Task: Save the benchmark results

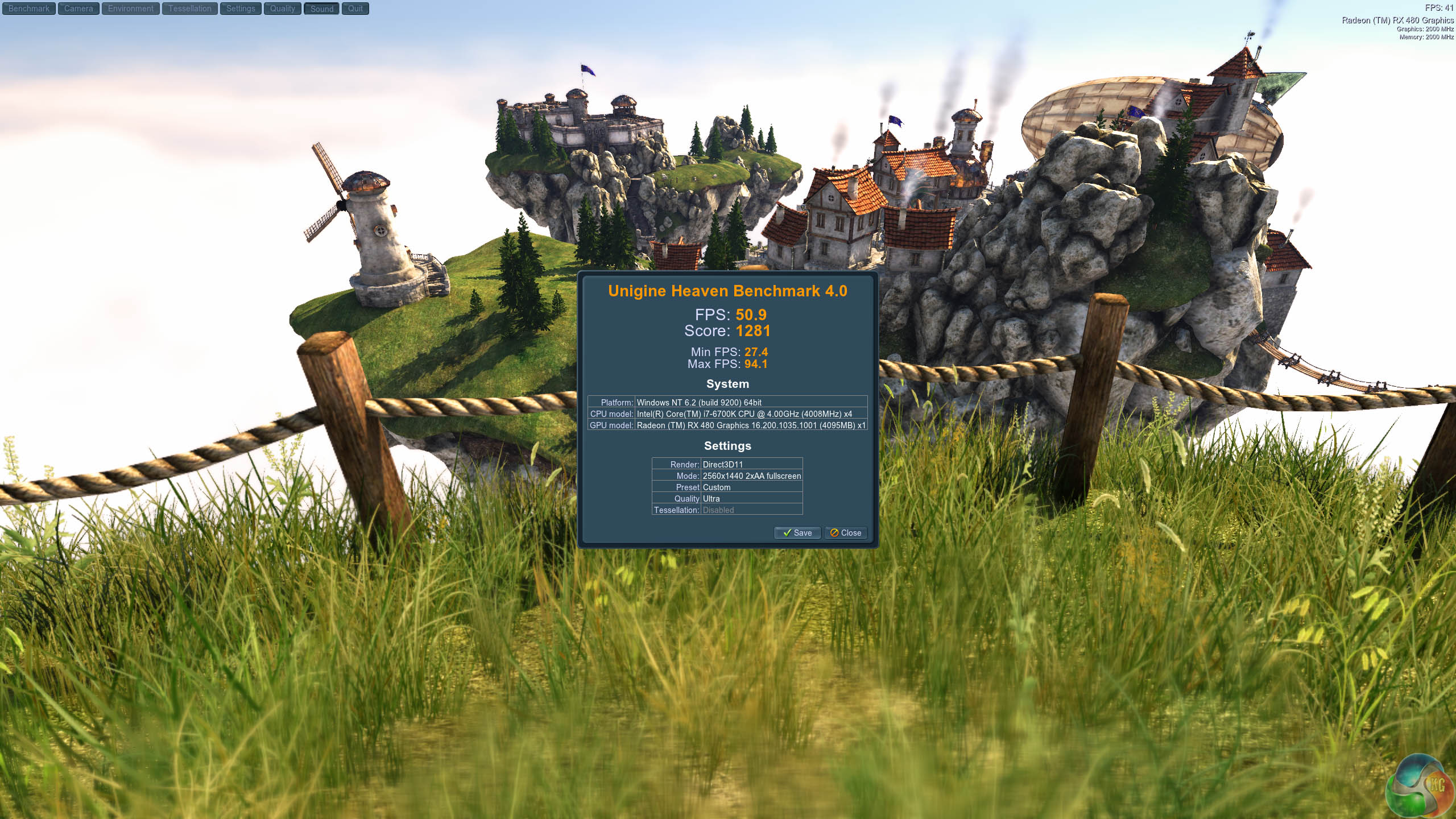Action: [x=797, y=533]
